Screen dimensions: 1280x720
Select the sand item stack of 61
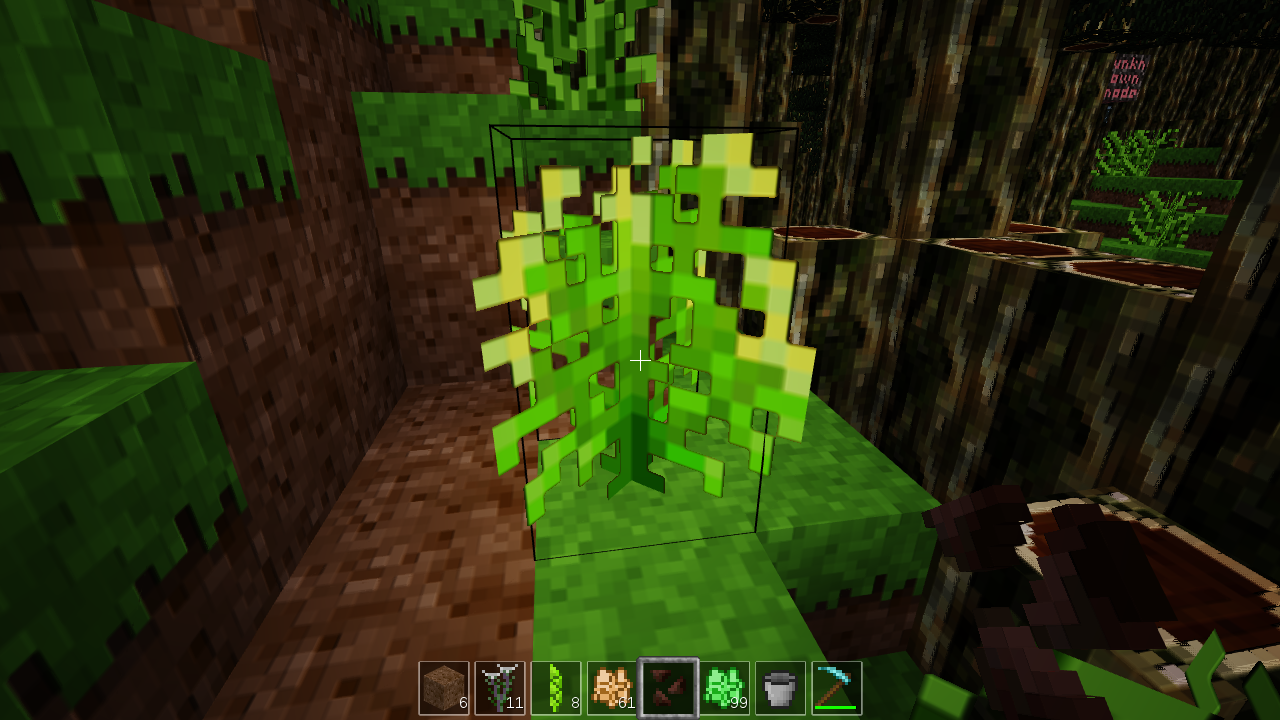612,686
